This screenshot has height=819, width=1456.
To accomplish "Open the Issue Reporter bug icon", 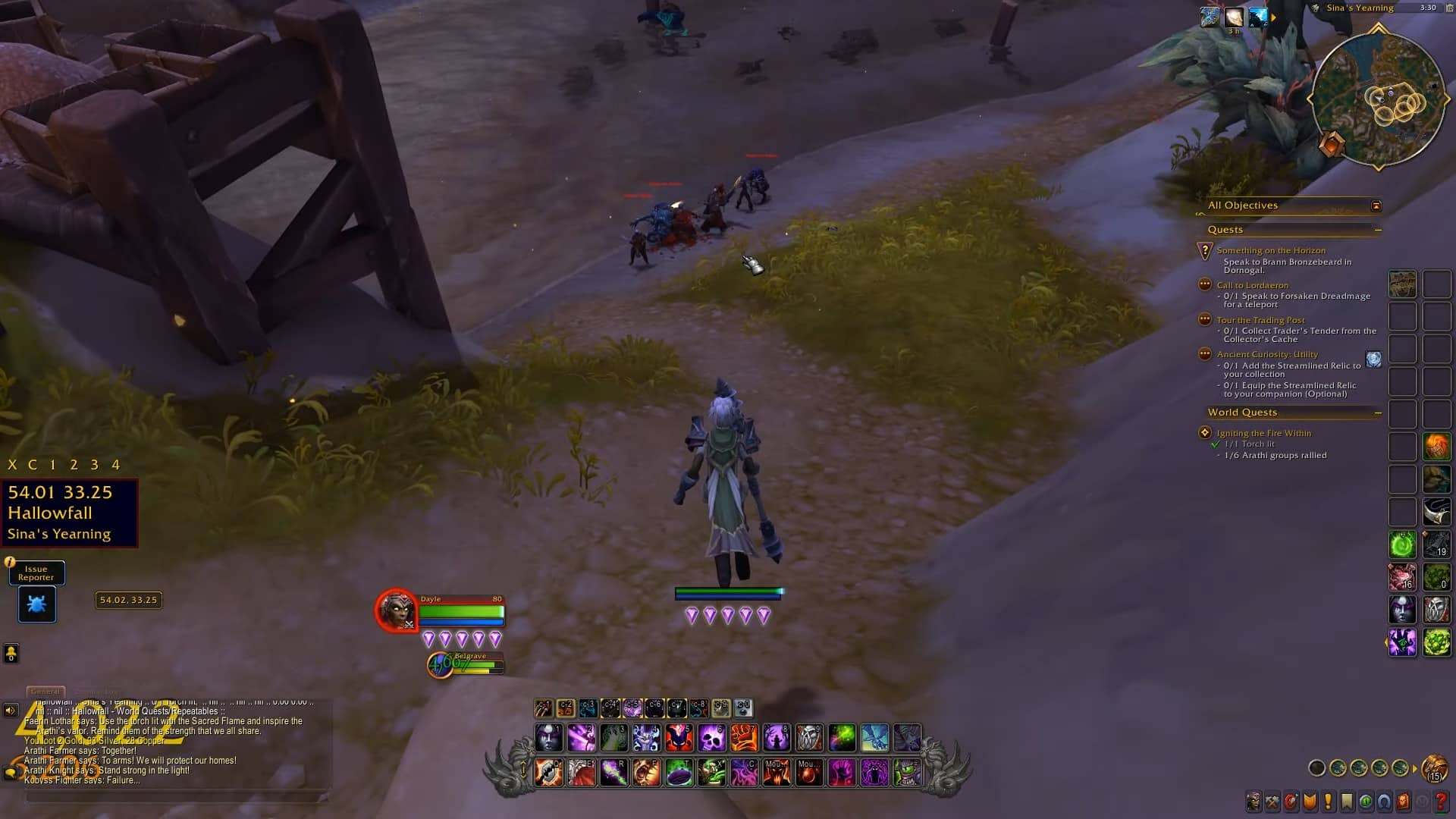I will (x=36, y=605).
